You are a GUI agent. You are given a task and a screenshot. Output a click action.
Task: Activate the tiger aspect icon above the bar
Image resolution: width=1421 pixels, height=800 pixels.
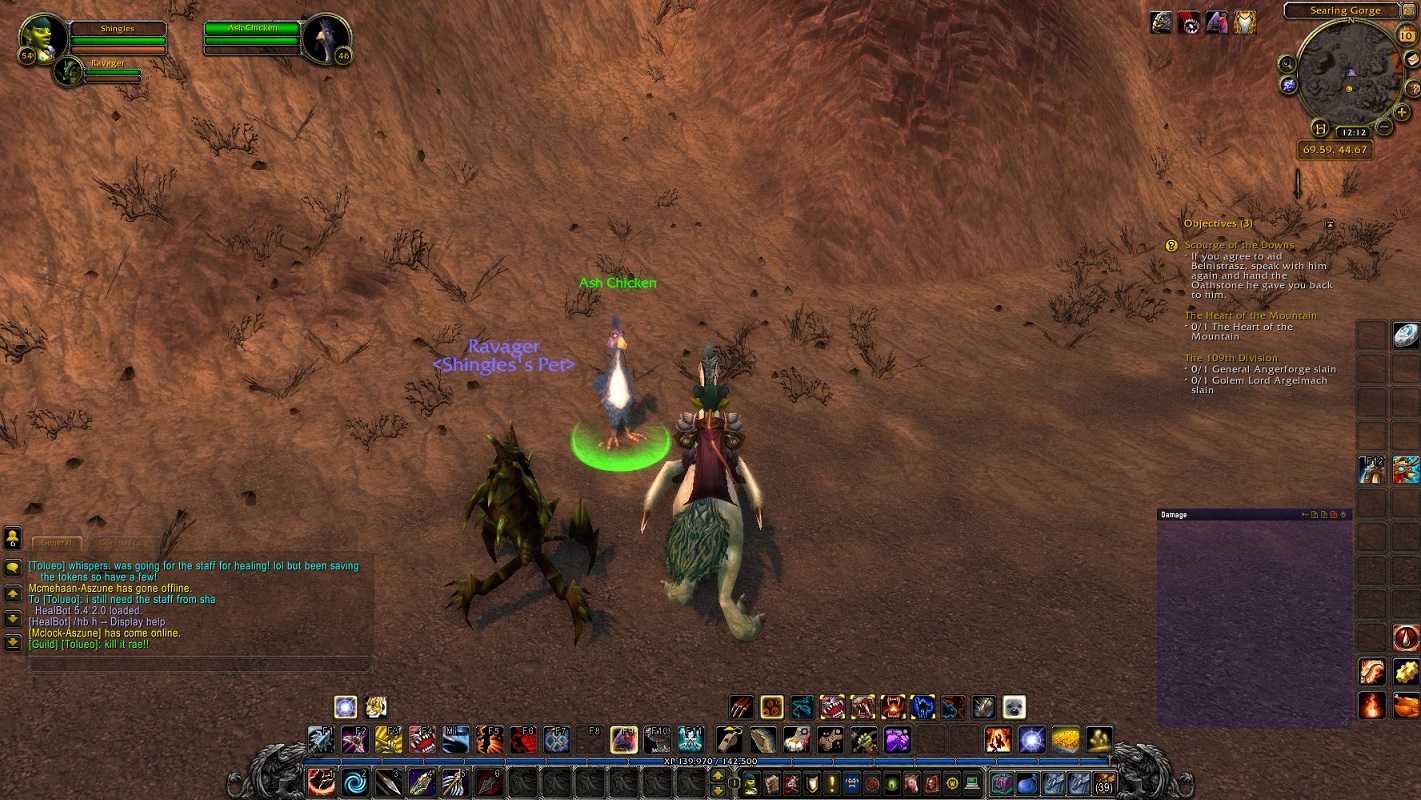[375, 708]
